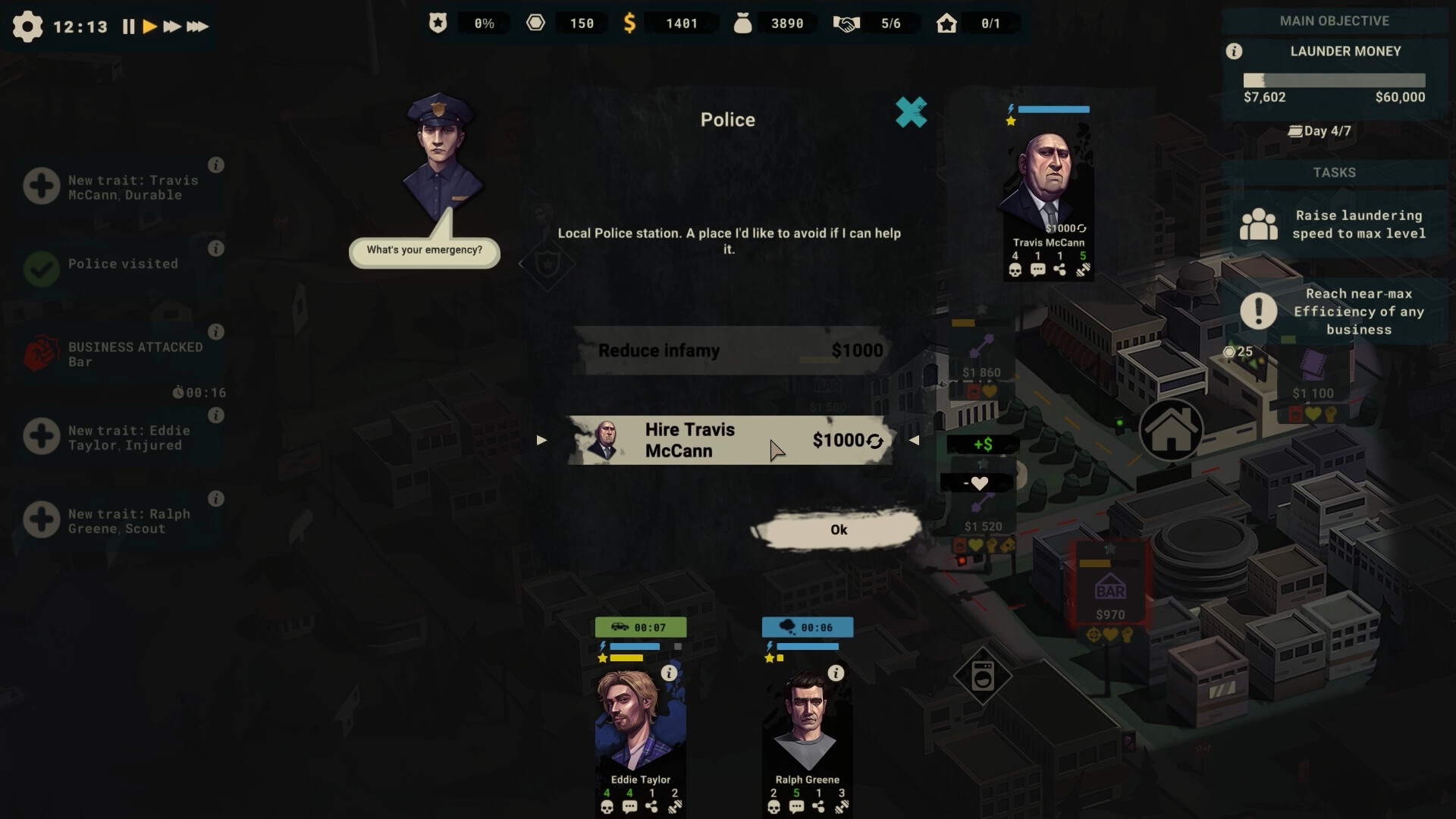Click the attacked Bar building on the map
This screenshot has height=819, width=1456.
pos(1109,588)
